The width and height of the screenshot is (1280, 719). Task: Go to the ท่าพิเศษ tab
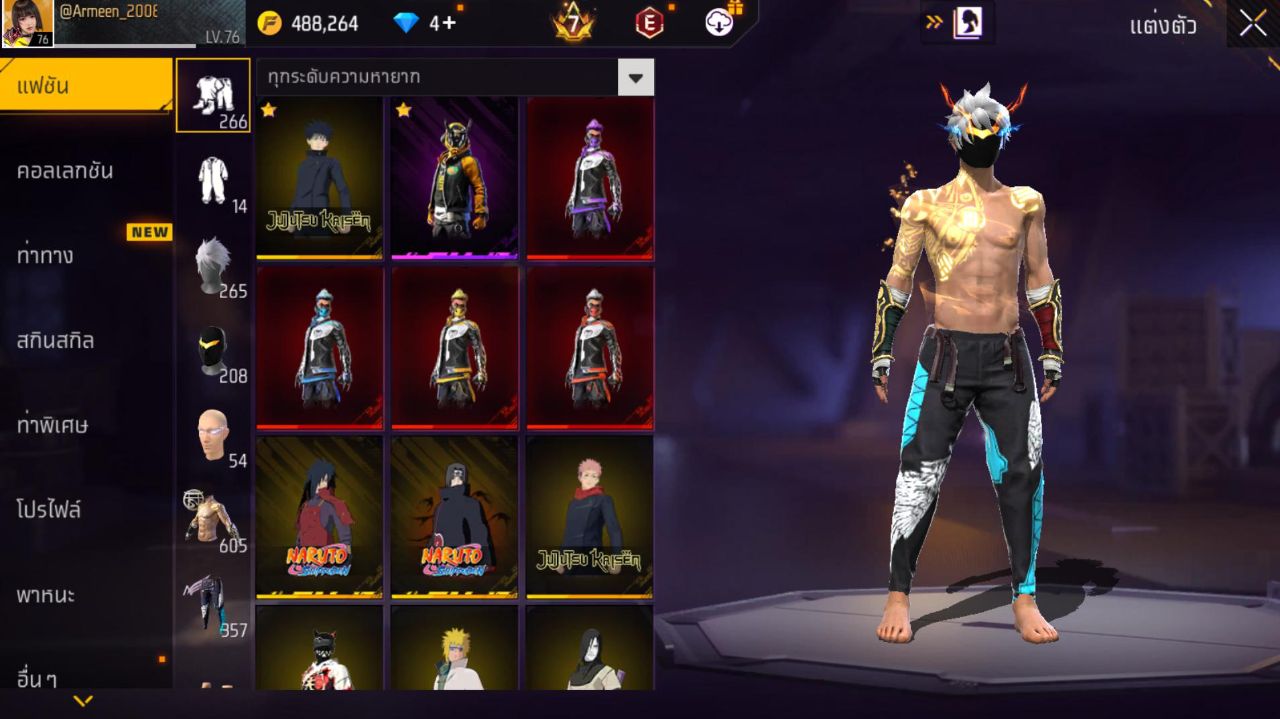pyautogui.click(x=85, y=425)
